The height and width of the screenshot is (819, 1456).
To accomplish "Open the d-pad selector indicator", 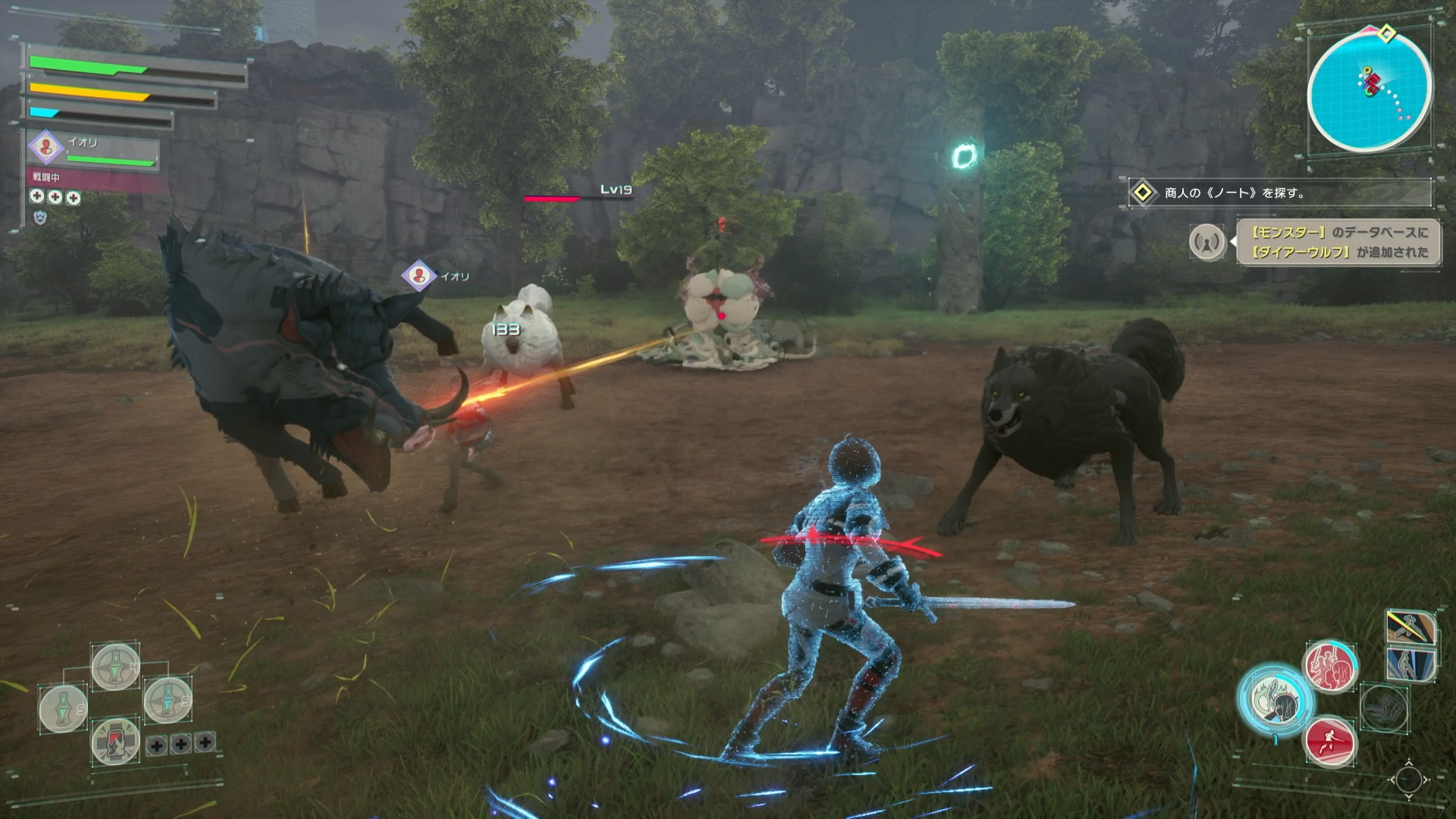I will (x=1408, y=780).
